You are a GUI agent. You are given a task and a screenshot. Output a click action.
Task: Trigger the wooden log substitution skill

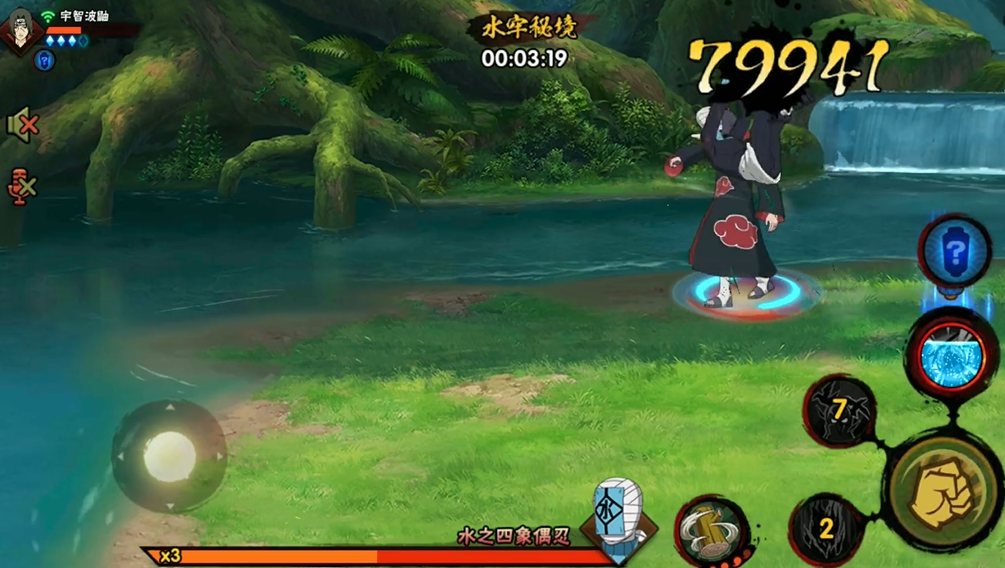(x=711, y=530)
